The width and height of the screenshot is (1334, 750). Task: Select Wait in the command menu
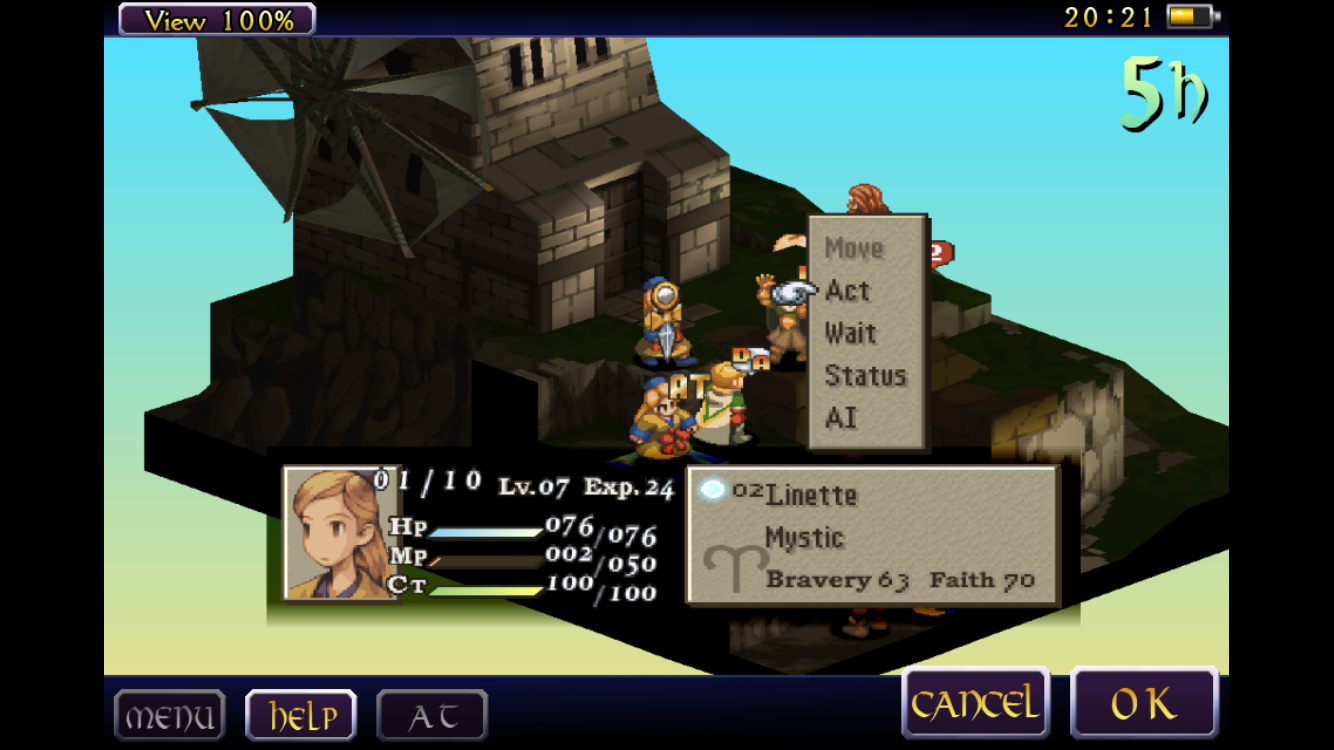pos(851,334)
